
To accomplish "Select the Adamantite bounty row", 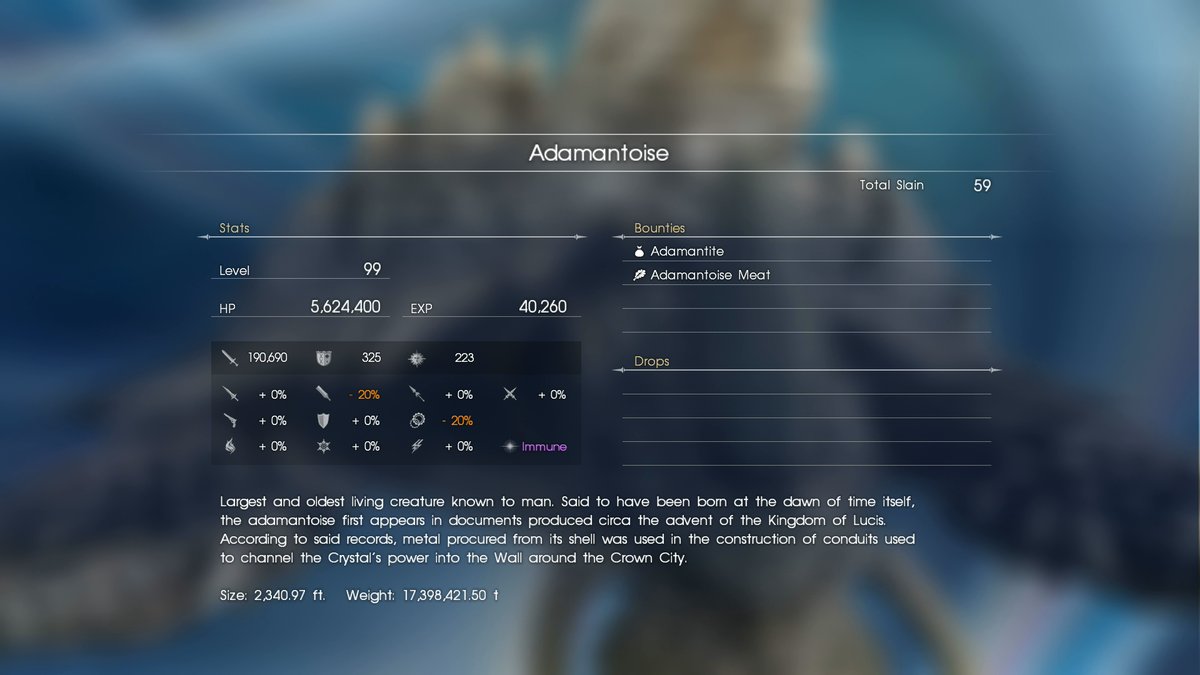I will coord(687,251).
